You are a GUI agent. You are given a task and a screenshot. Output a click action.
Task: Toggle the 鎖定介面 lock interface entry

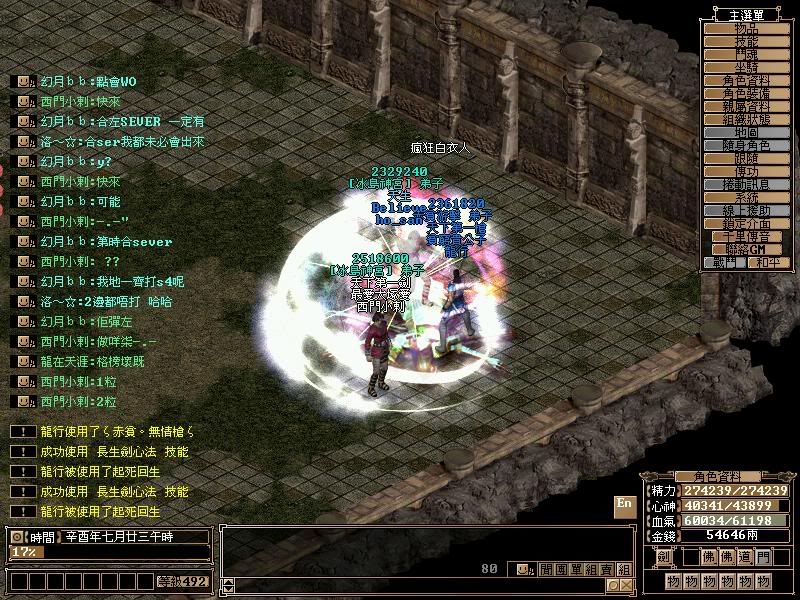[x=746, y=223]
